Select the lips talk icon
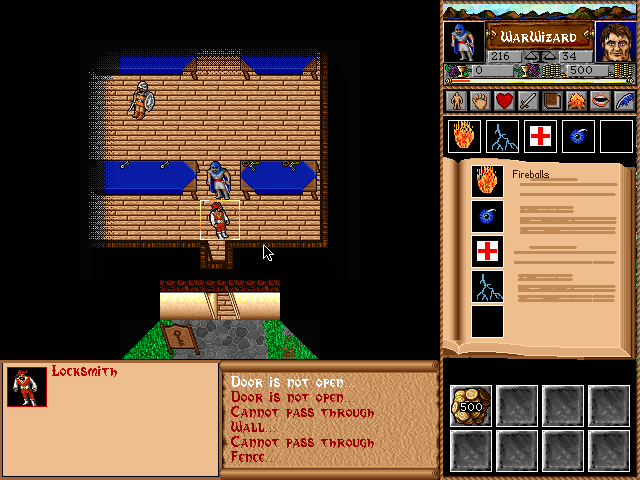This screenshot has width=640, height=480. click(600, 101)
